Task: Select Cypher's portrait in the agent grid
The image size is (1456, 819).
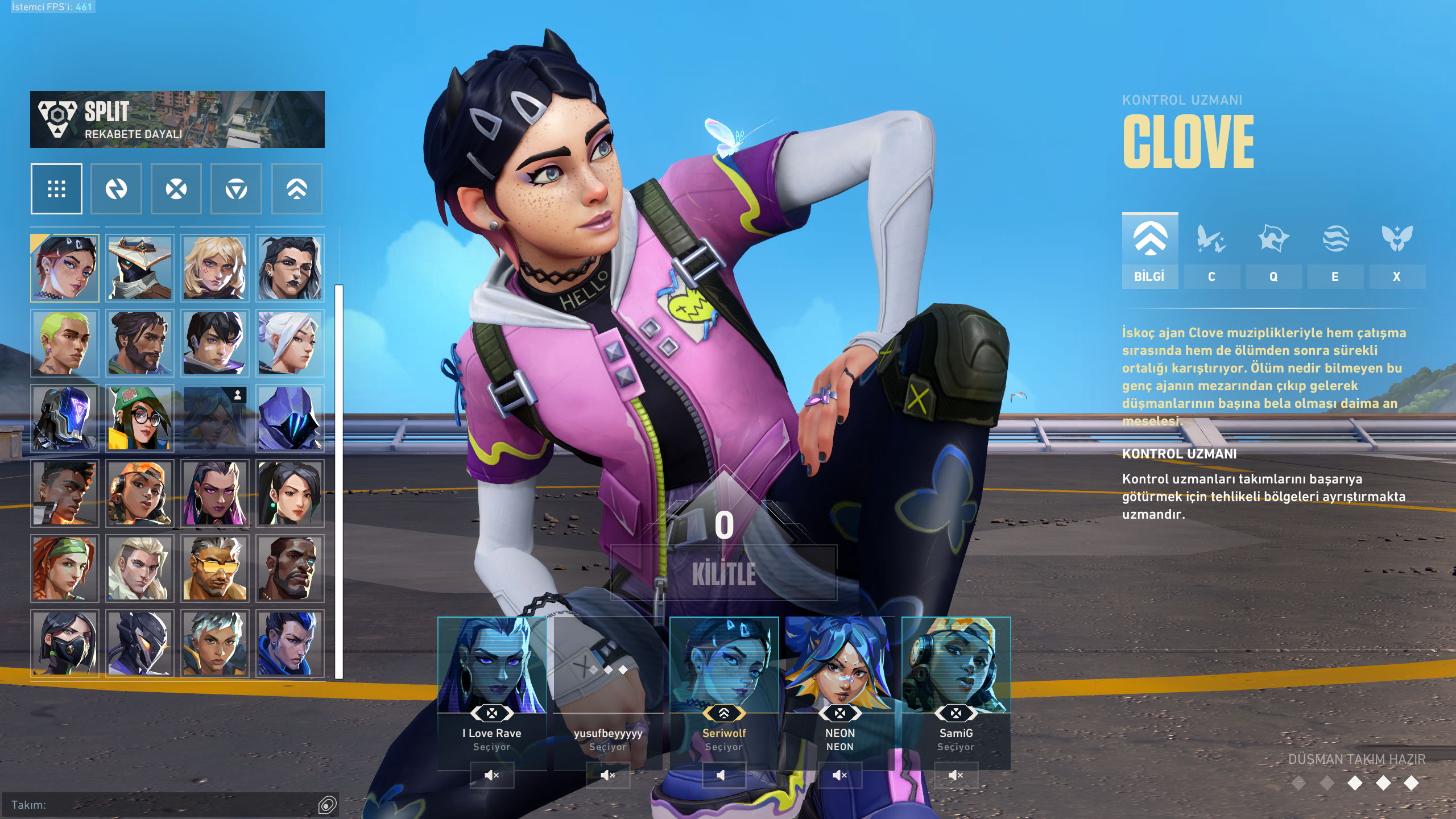Action: point(140,268)
